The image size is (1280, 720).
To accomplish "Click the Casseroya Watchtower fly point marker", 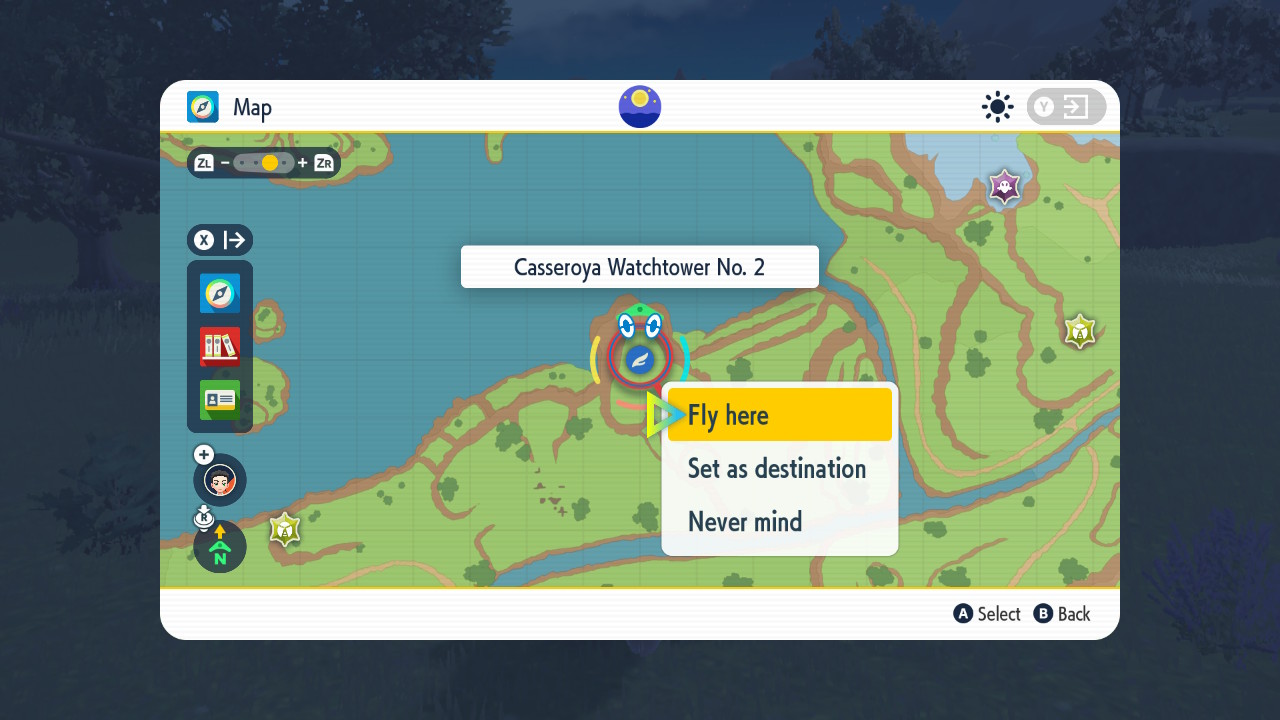I will pos(639,358).
